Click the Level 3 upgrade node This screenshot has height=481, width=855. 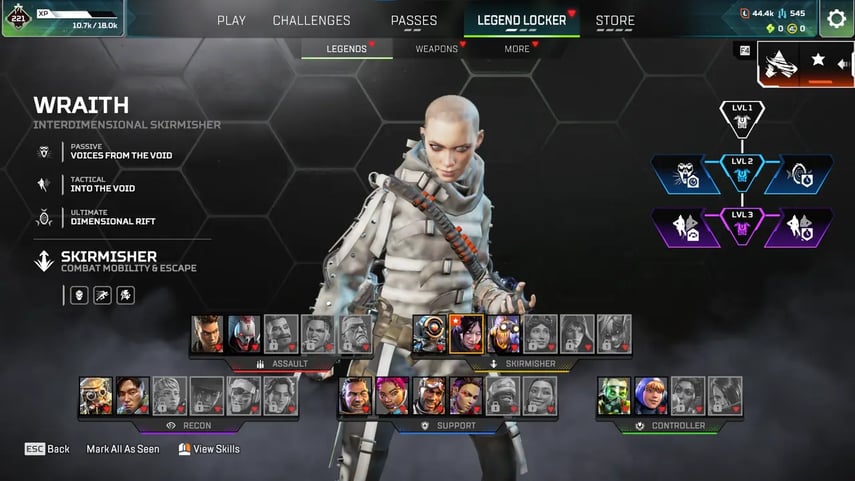(742, 227)
